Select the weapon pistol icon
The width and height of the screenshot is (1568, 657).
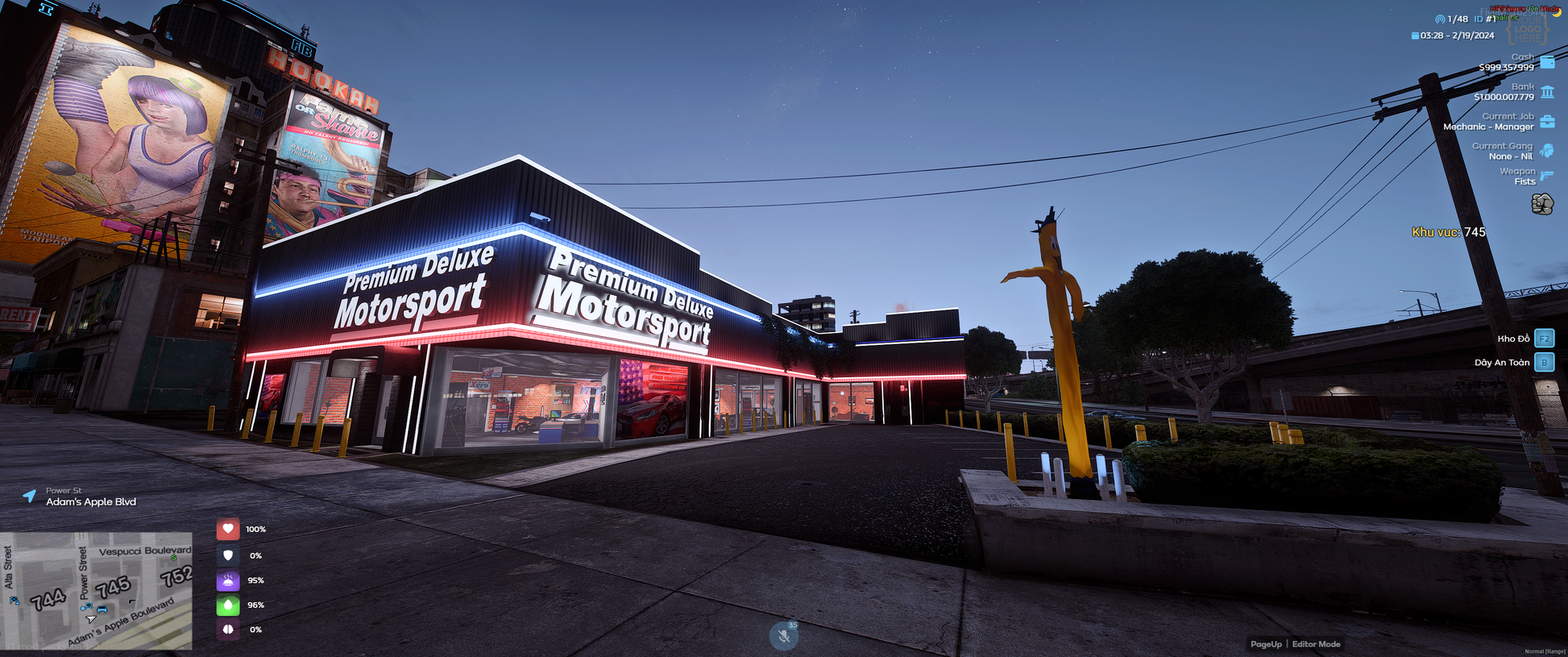tap(1547, 176)
